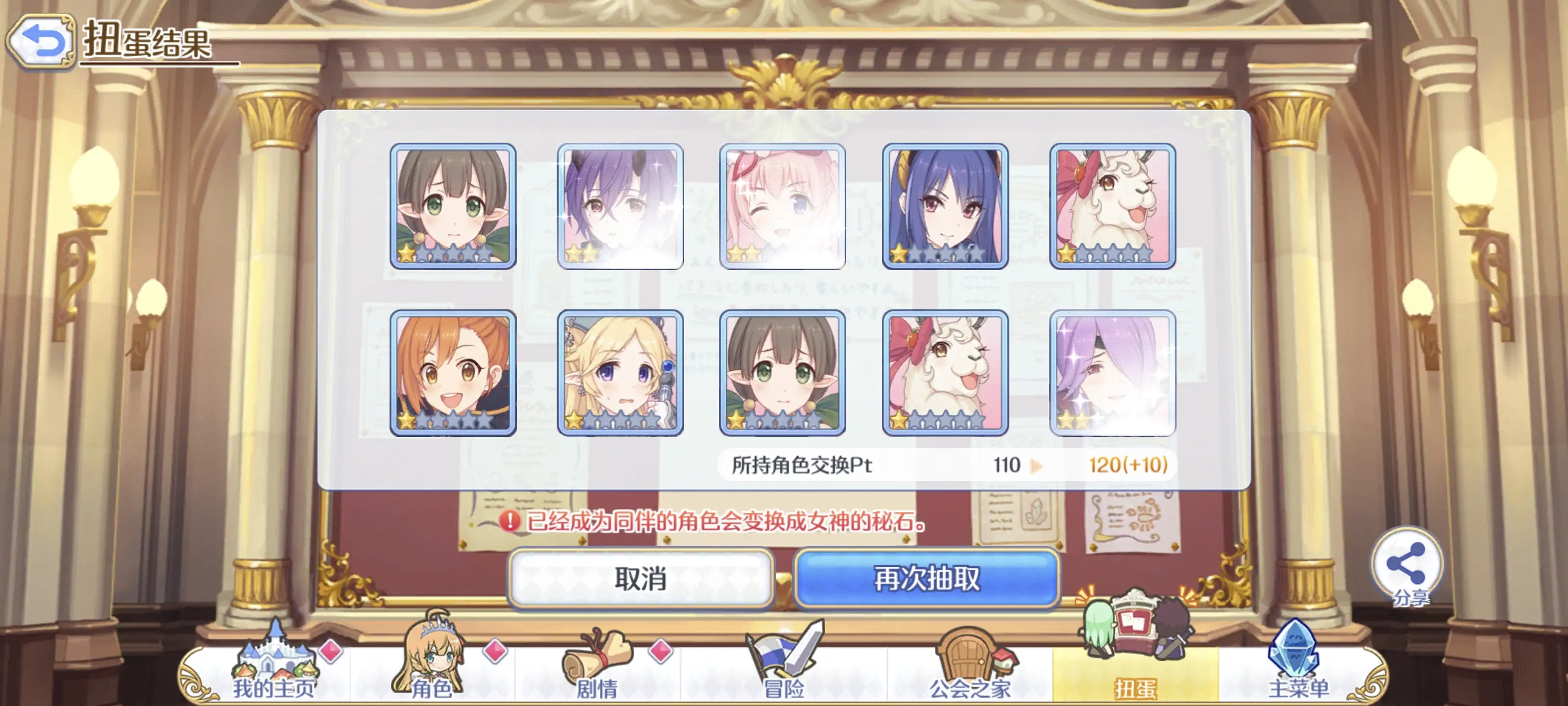Choose the lavender-haired girl card

(x=1112, y=373)
